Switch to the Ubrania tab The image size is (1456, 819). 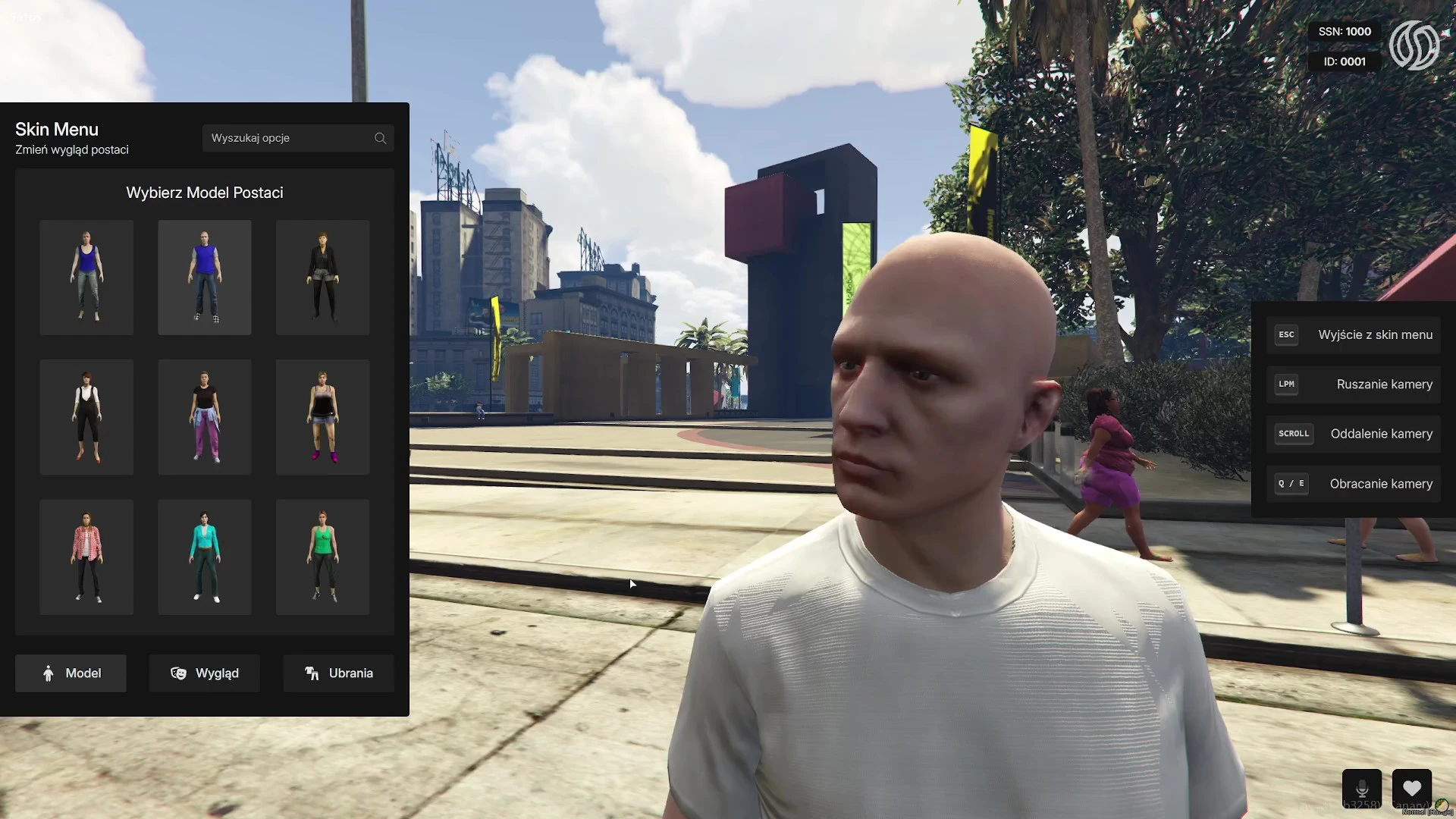(x=338, y=673)
